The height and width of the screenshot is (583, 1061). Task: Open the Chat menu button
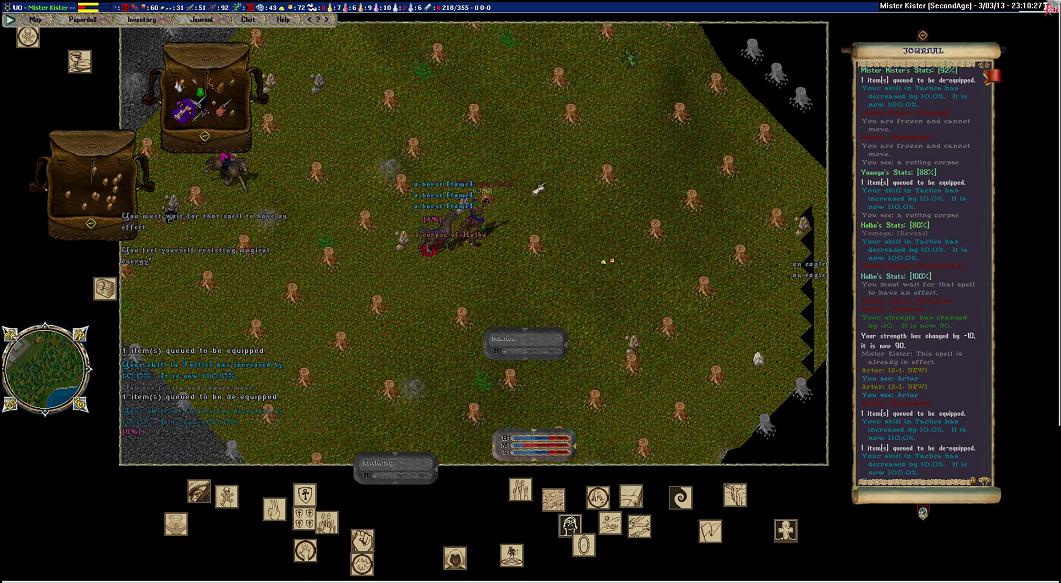click(x=247, y=19)
